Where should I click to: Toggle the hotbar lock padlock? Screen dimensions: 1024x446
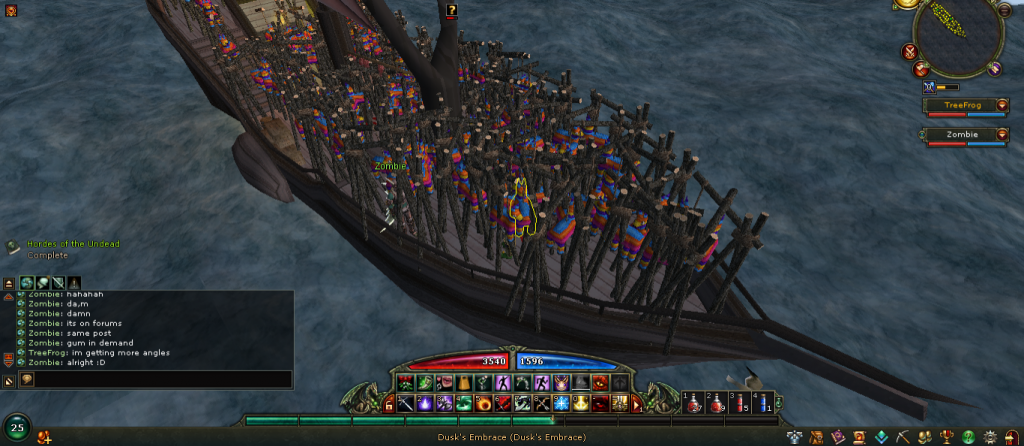click(389, 404)
